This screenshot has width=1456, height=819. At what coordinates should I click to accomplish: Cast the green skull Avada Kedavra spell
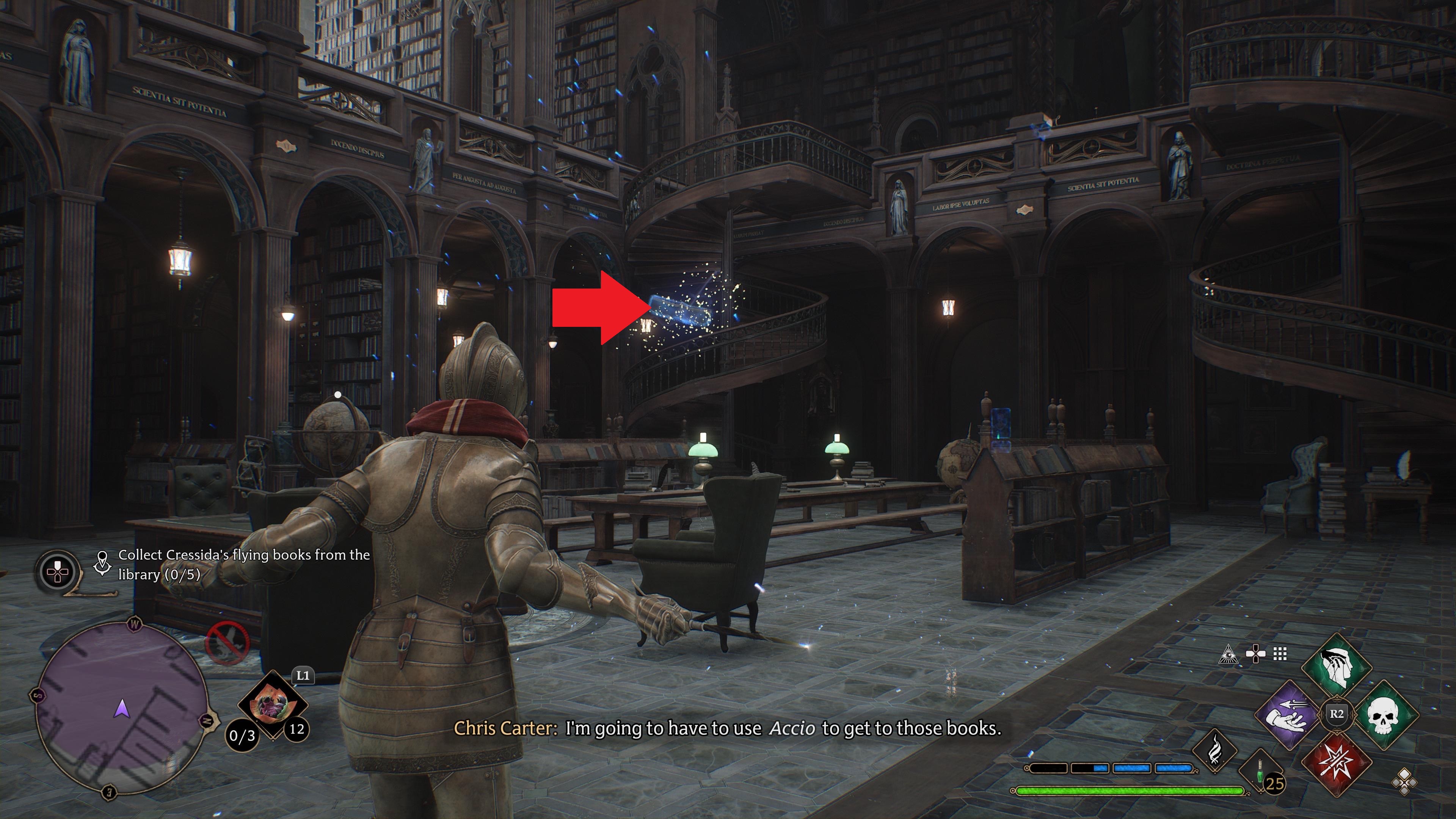tap(1383, 715)
